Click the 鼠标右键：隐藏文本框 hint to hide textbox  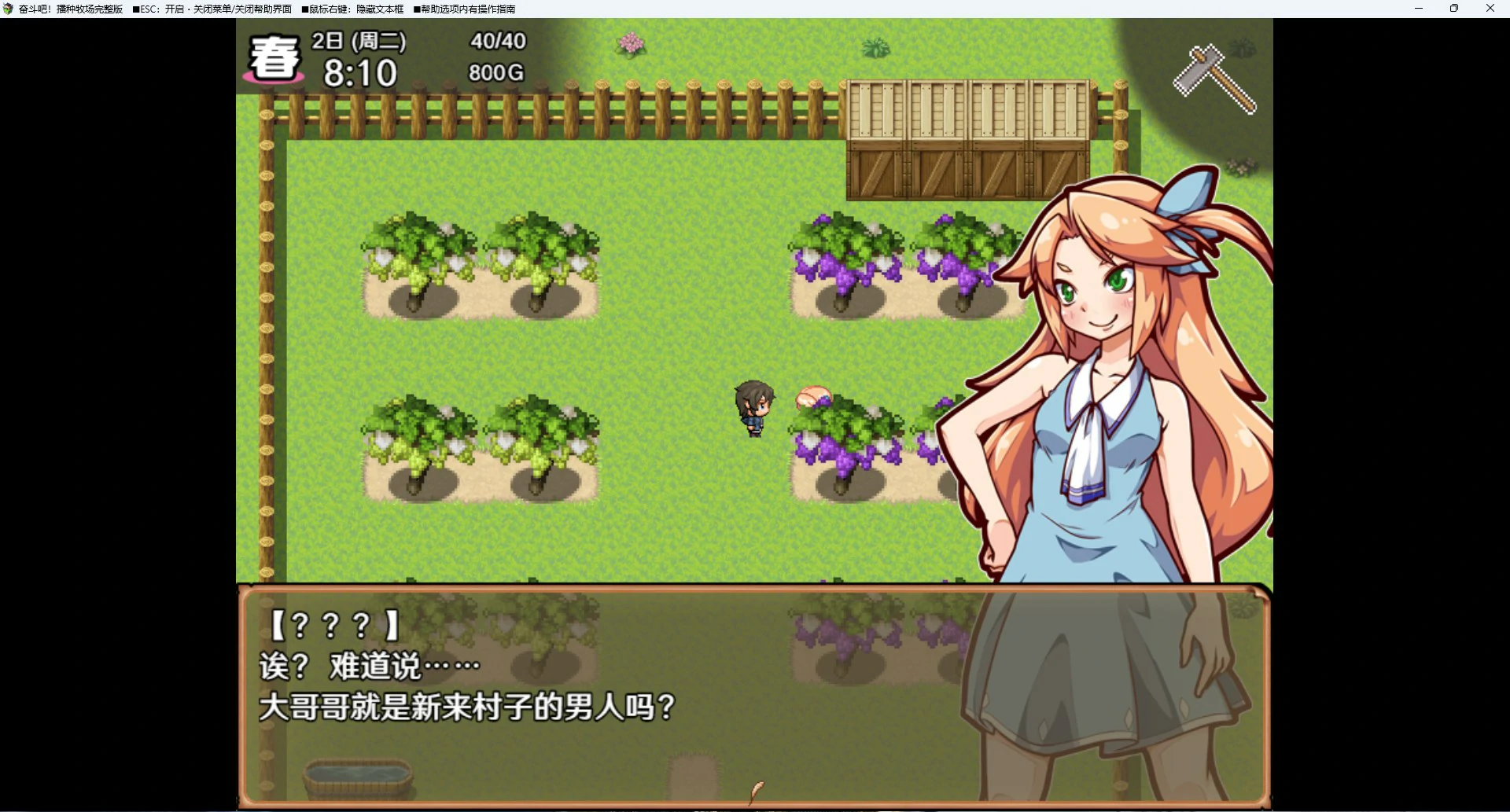click(354, 9)
